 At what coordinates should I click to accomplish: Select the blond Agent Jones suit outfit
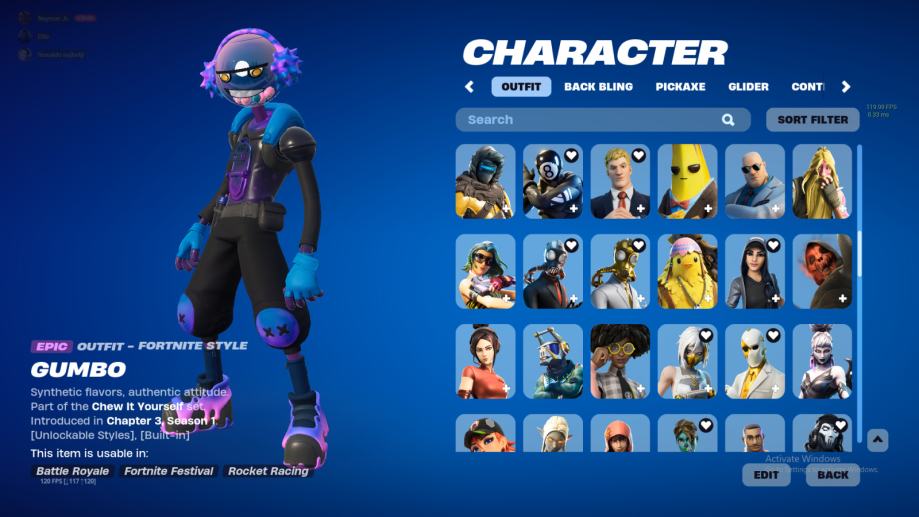tap(620, 181)
